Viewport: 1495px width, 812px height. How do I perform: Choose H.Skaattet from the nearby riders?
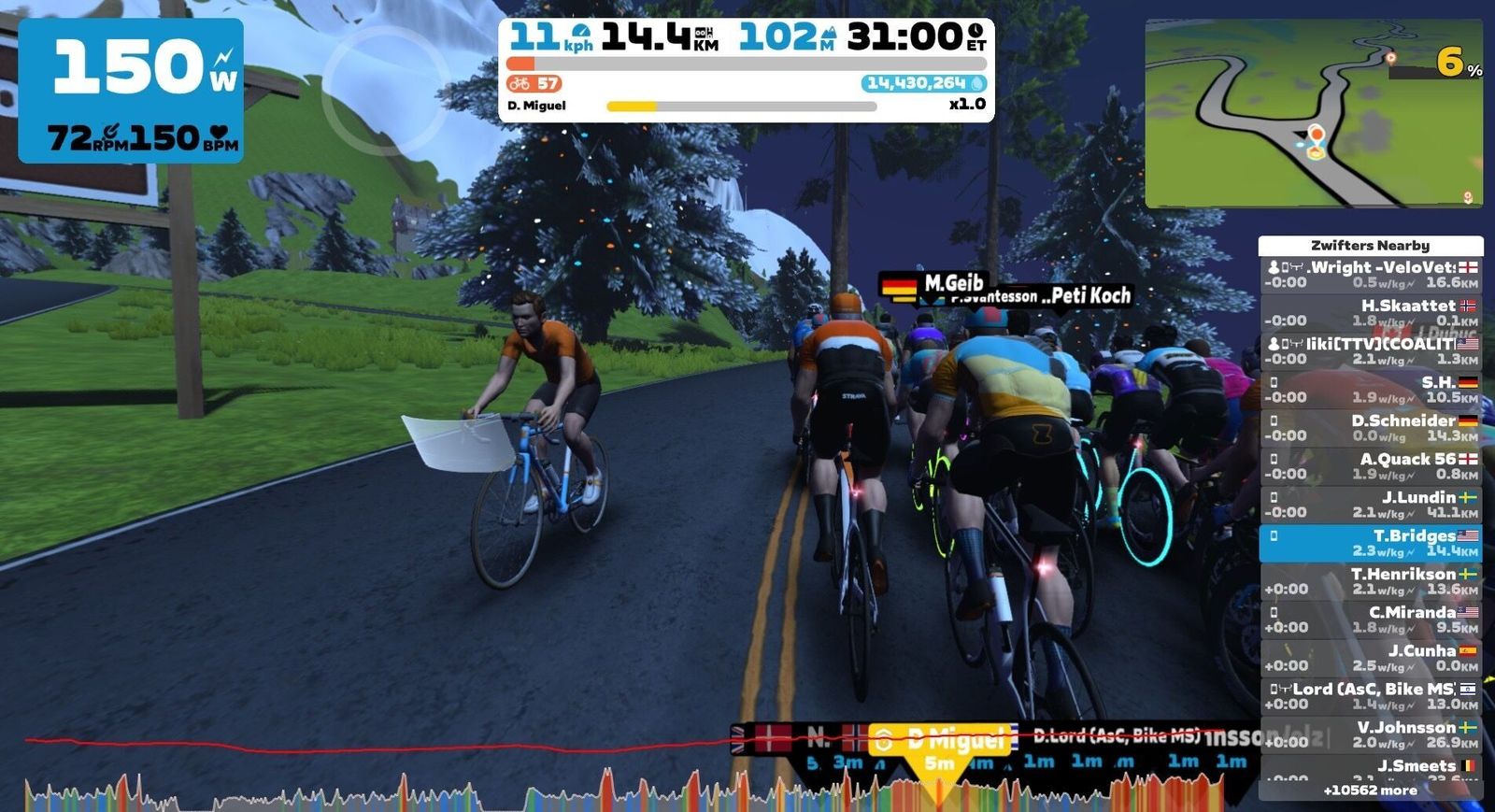coord(1370,313)
